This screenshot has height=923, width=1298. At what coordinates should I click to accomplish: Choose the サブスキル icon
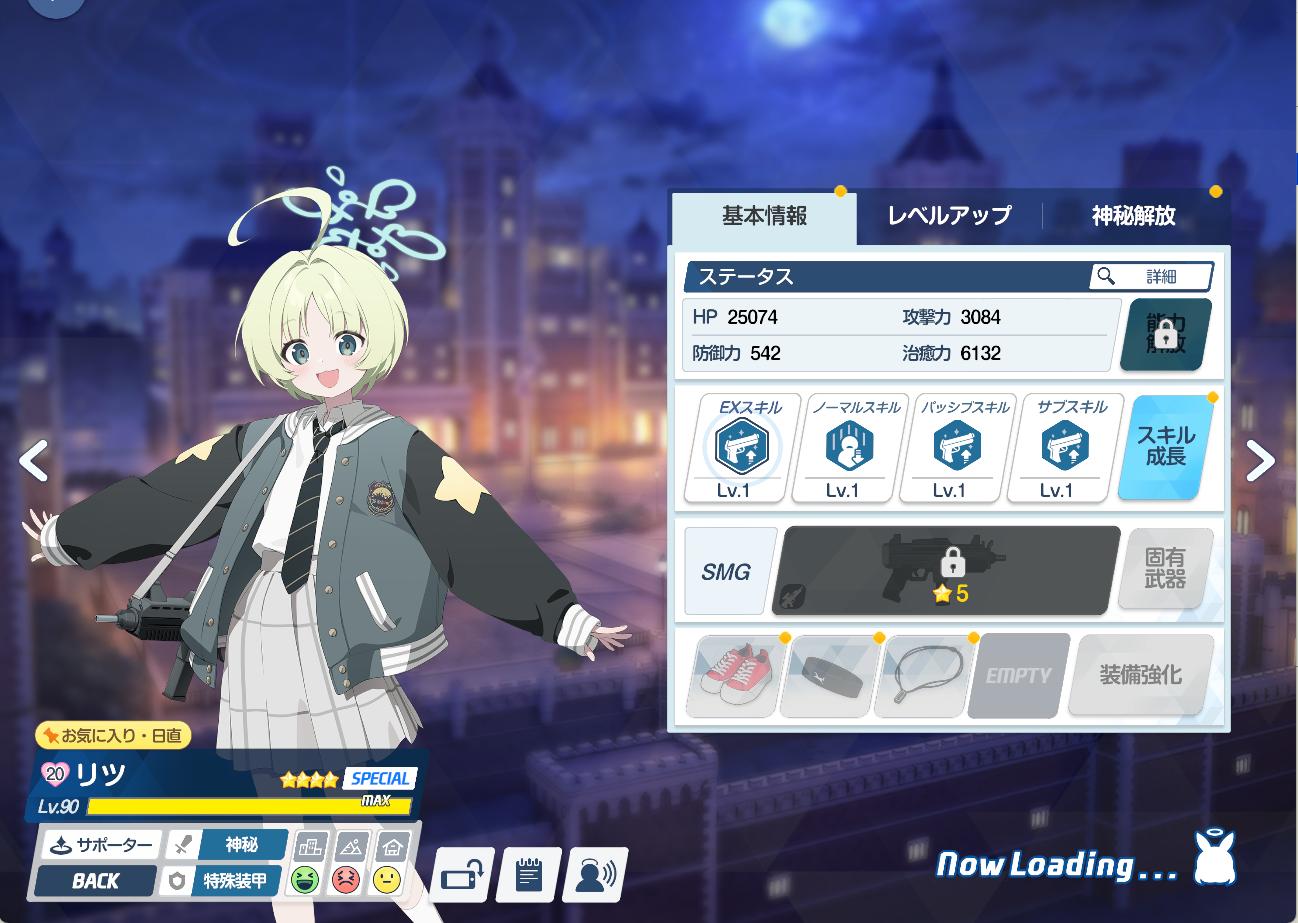[1065, 448]
